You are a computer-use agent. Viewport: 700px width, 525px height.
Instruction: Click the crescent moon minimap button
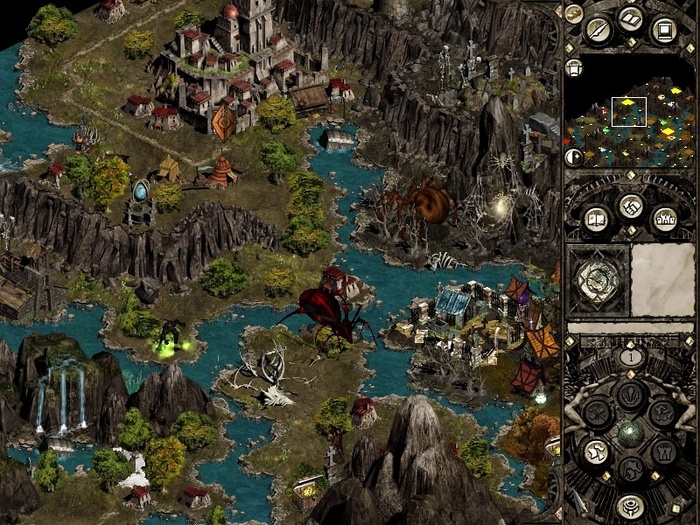[574, 156]
